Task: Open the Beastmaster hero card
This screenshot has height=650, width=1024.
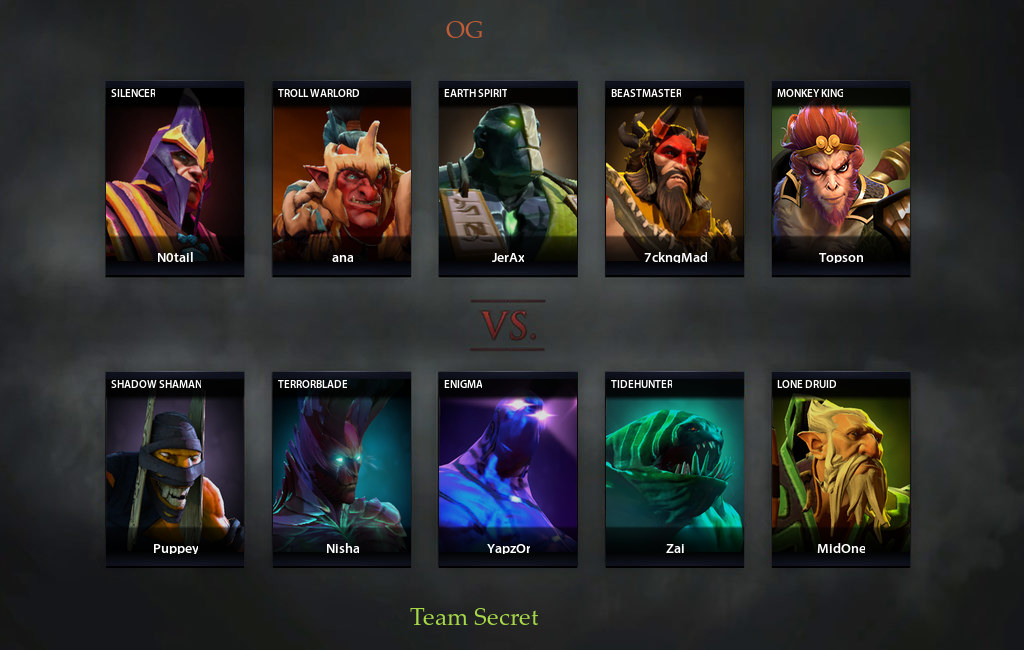Action: pyautogui.click(x=674, y=178)
